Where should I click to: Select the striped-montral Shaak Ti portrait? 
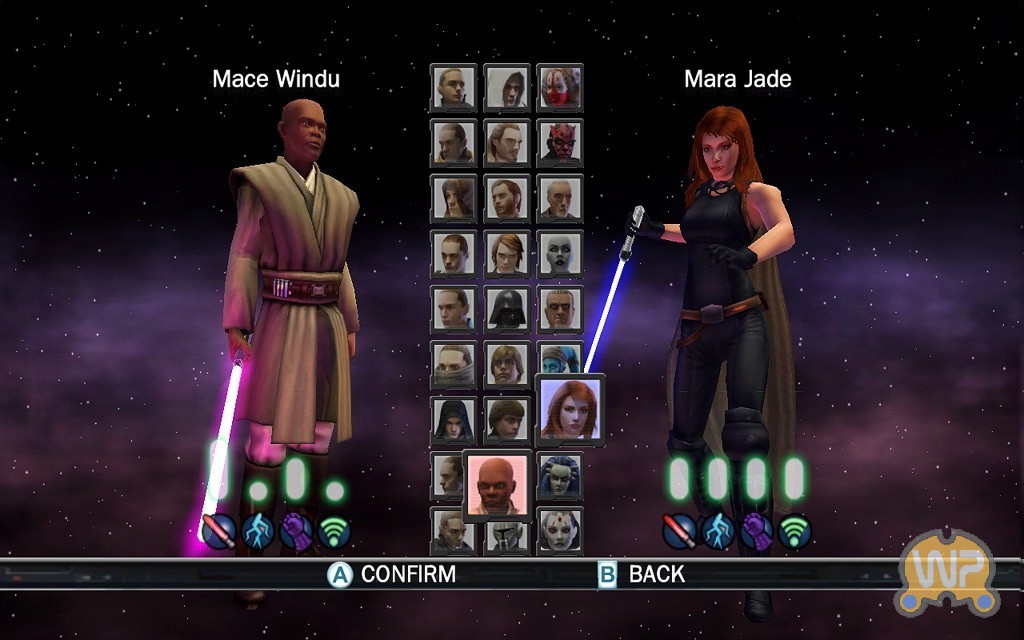(560, 475)
